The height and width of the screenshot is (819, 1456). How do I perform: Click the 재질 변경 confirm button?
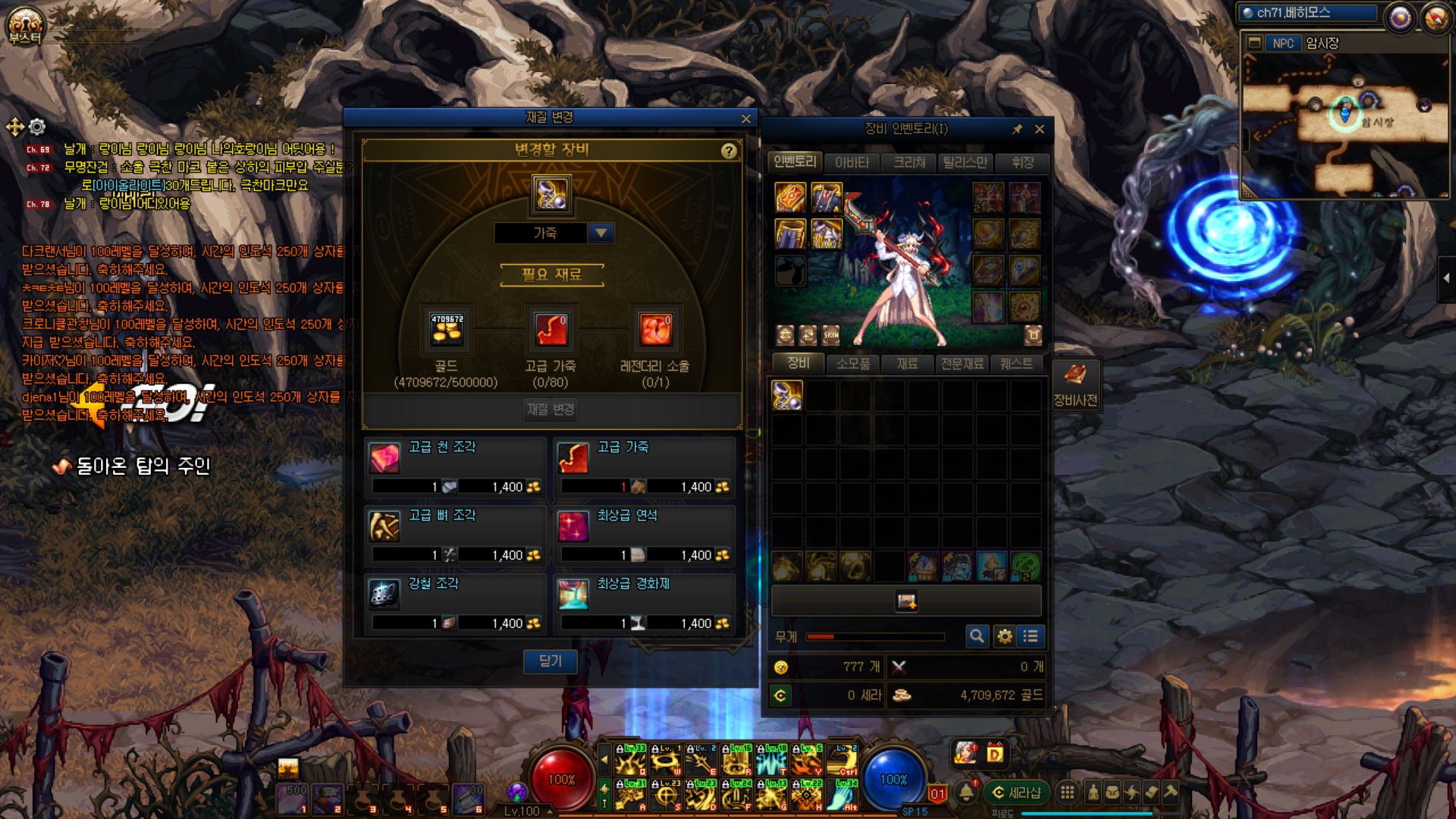pyautogui.click(x=551, y=409)
